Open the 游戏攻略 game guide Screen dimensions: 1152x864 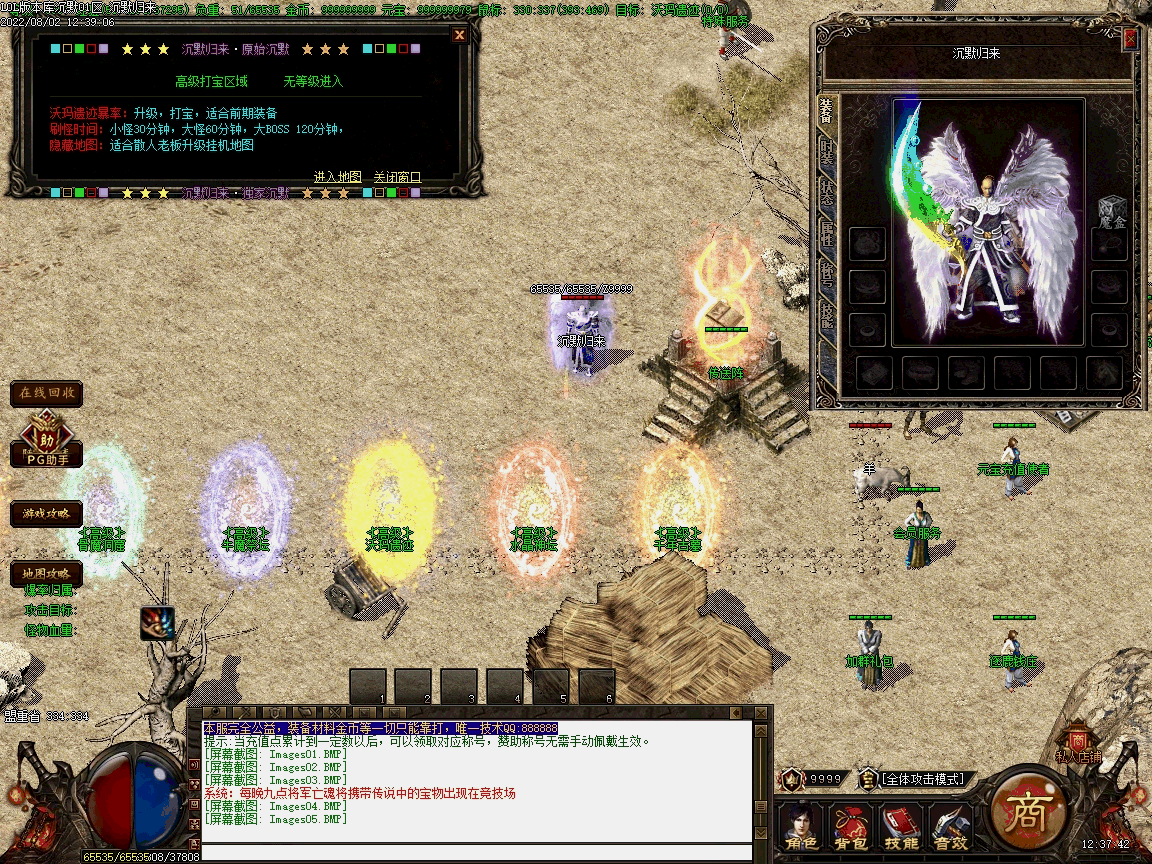(47, 514)
